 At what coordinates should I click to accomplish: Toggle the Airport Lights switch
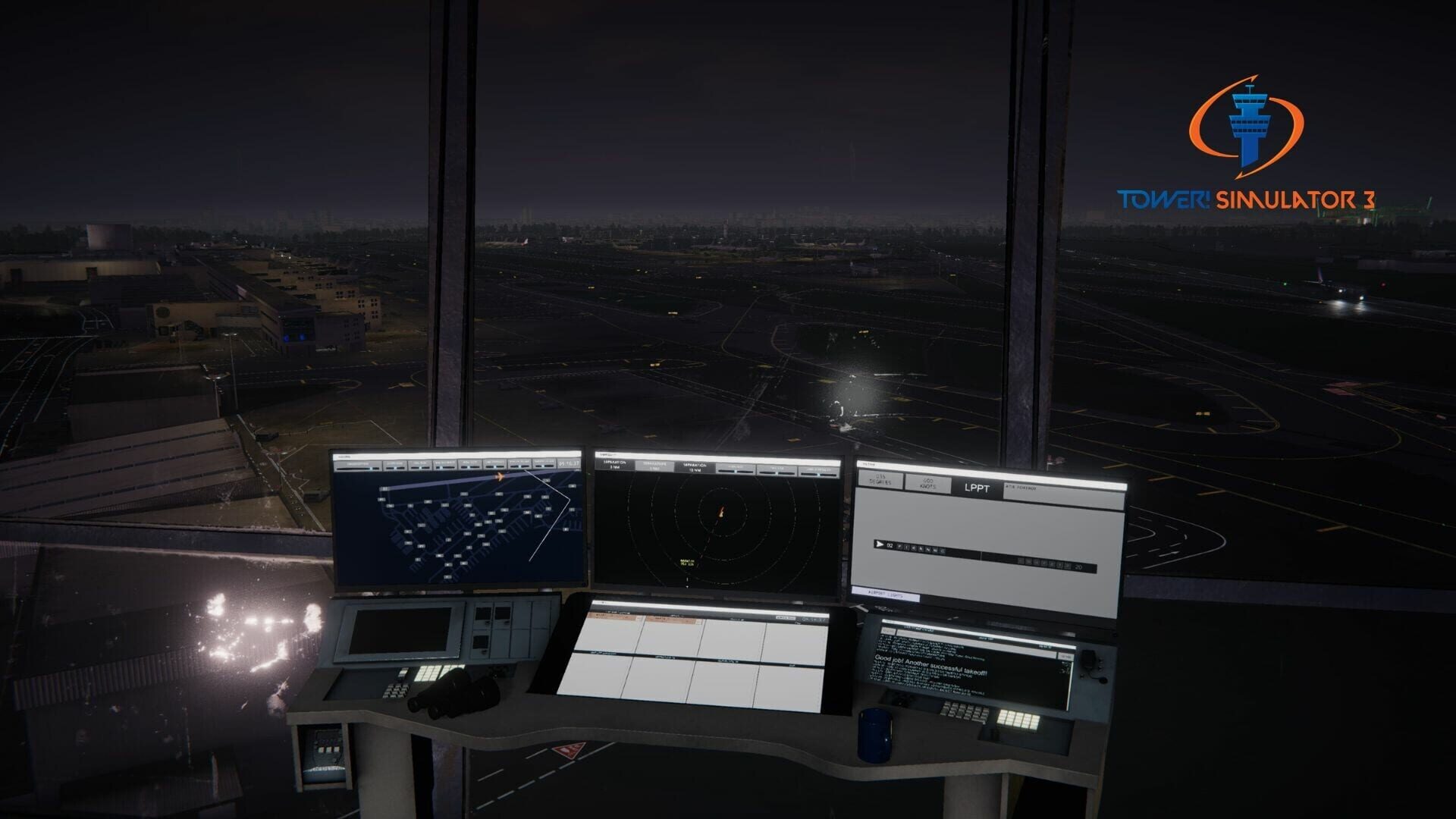(886, 593)
